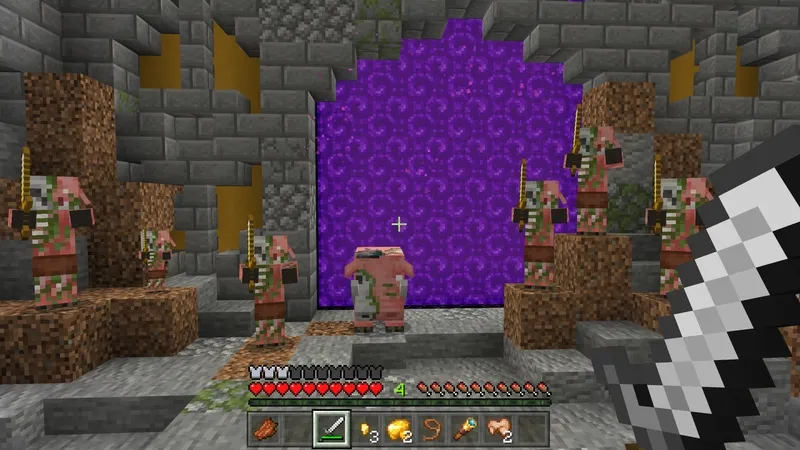The height and width of the screenshot is (450, 800).
Task: Switch to the lead hotbar slot
Action: [431, 430]
